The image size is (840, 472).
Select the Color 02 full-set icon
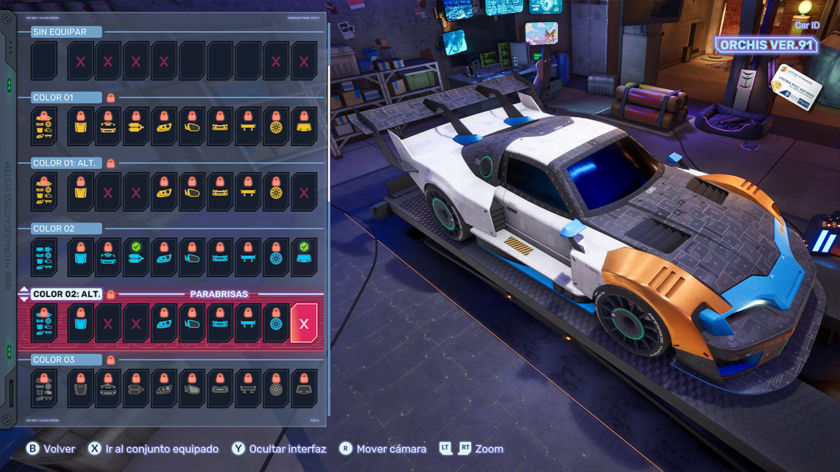(44, 258)
